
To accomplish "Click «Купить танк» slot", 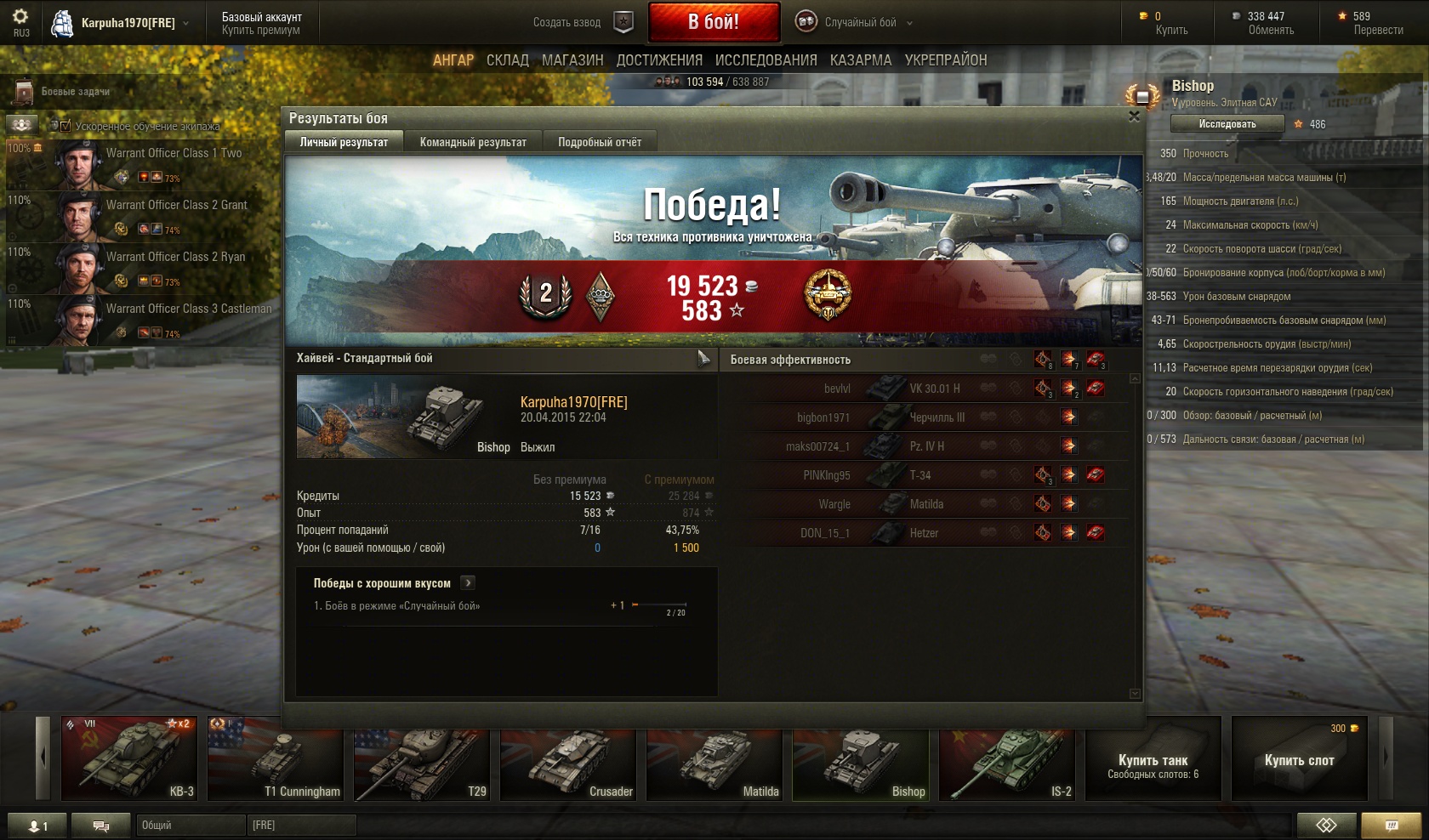I will (x=1153, y=758).
